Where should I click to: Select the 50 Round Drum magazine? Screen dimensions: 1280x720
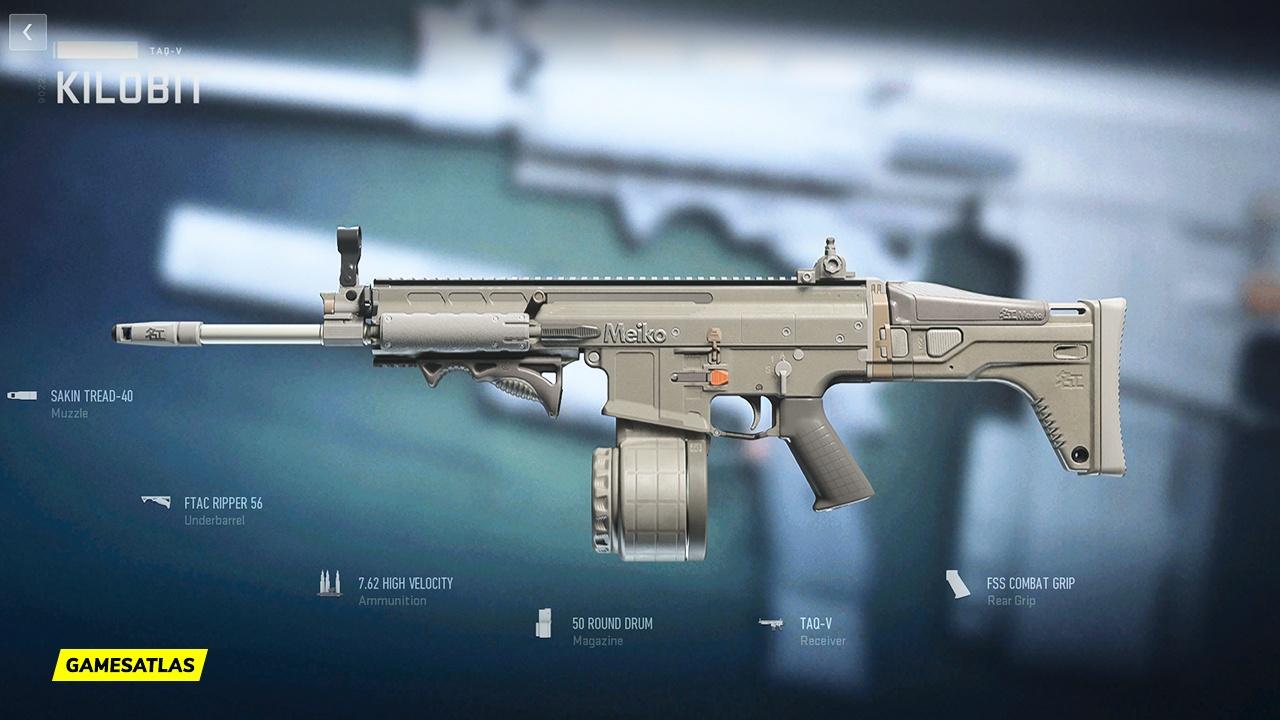tap(611, 623)
